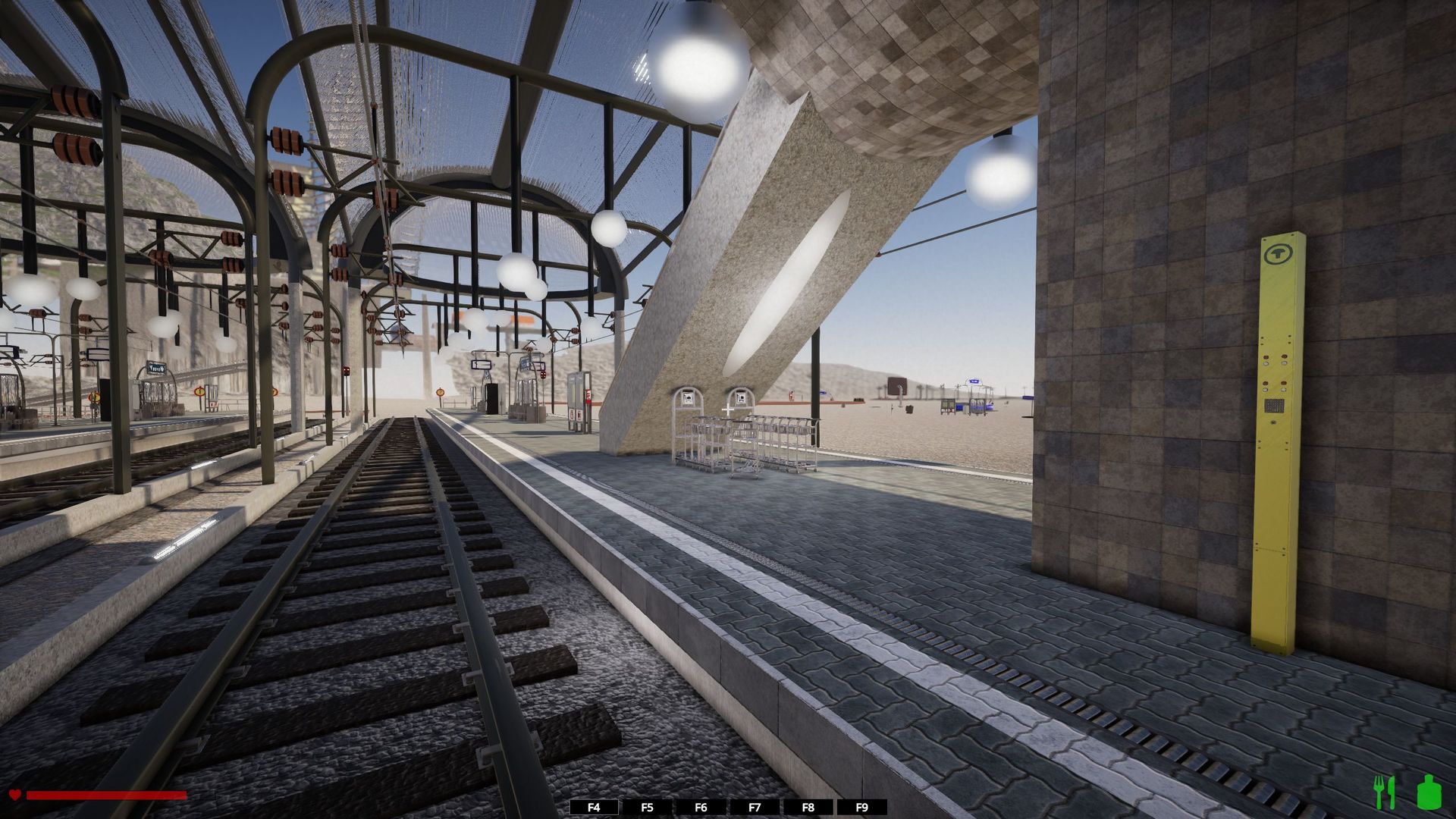Activate the F6 hotbar slot
Image resolution: width=1456 pixels, height=819 pixels.
[701, 808]
